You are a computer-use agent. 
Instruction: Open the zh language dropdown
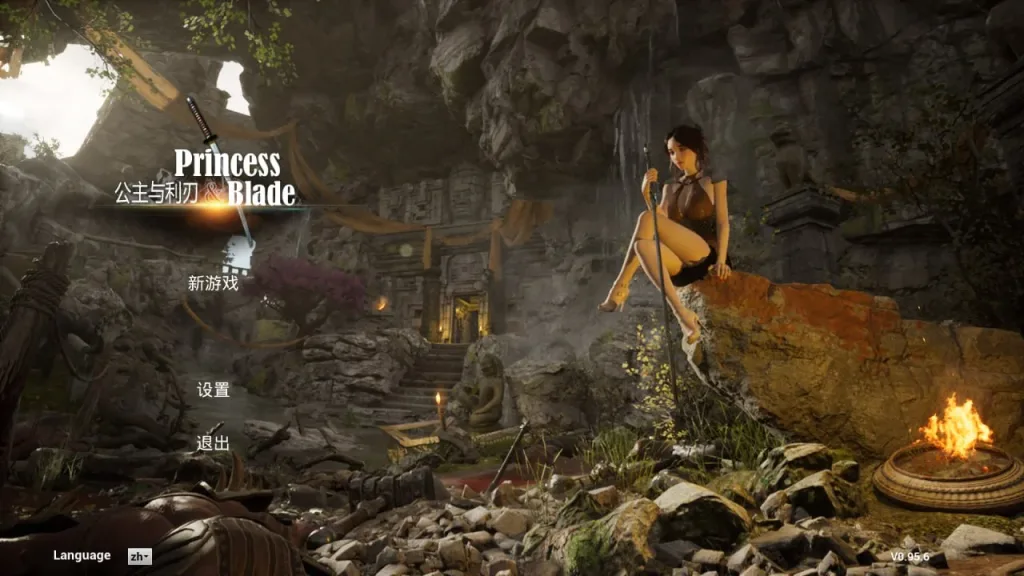coord(139,556)
